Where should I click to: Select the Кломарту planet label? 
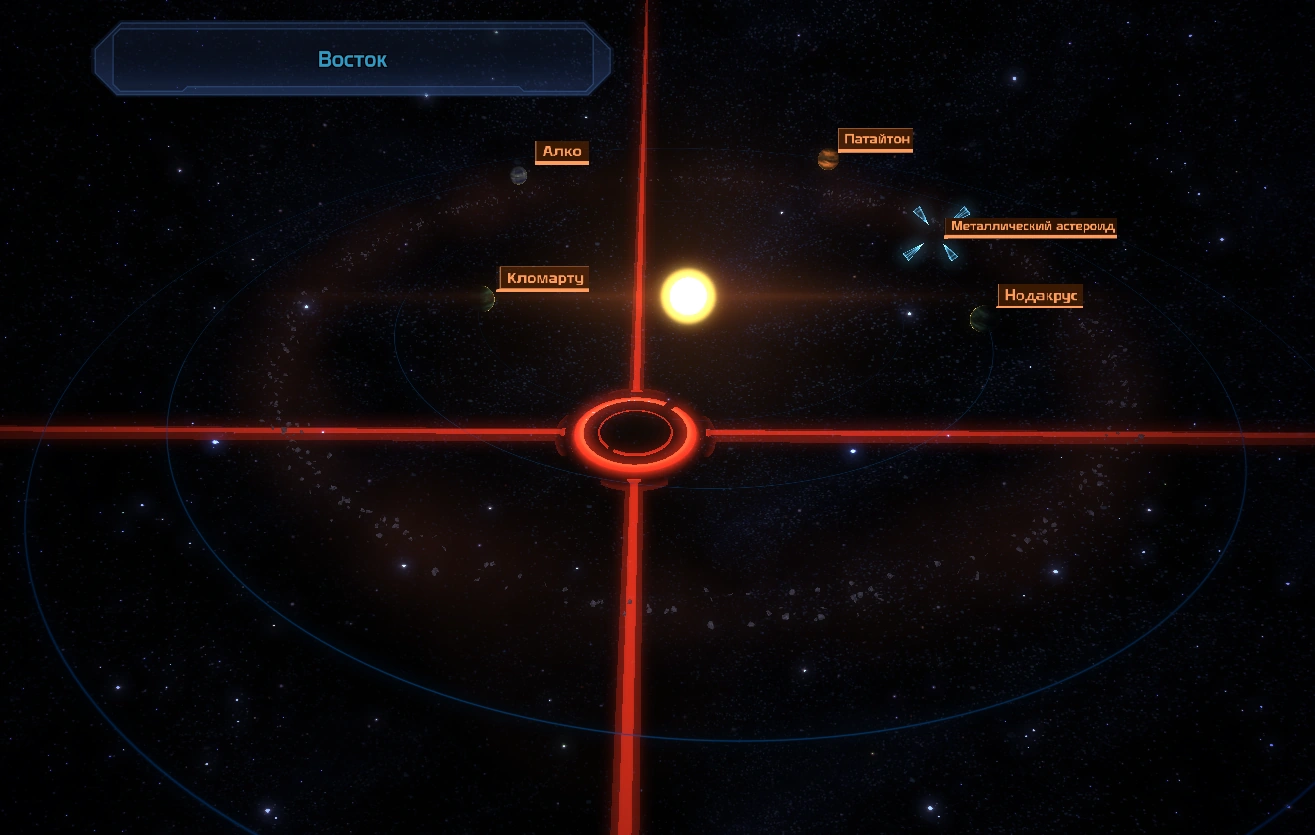tap(544, 278)
